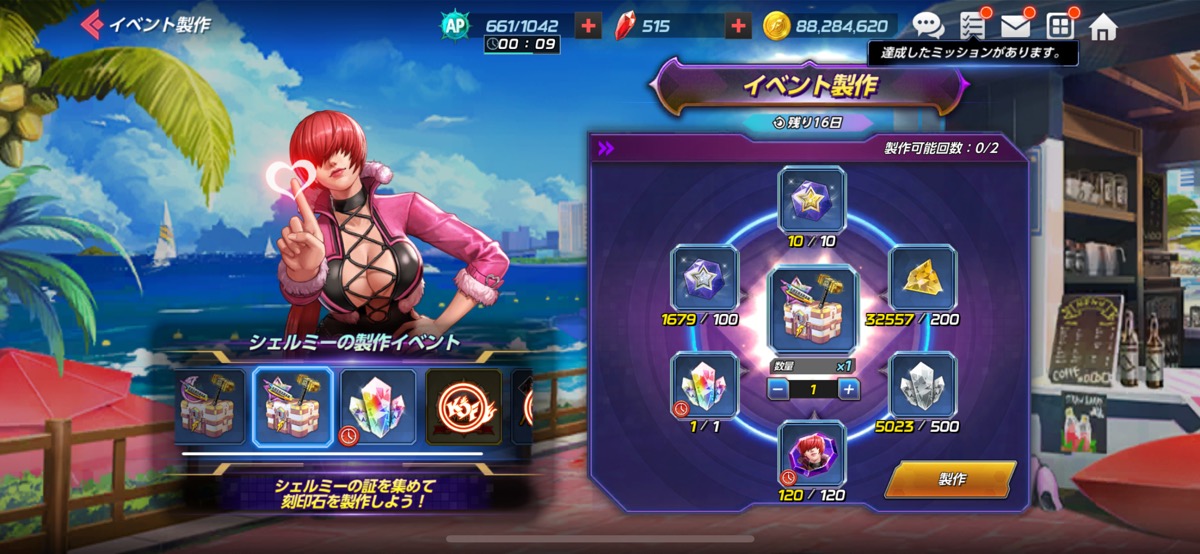Decrease craft quantity with minus stepper

pyautogui.click(x=776, y=389)
